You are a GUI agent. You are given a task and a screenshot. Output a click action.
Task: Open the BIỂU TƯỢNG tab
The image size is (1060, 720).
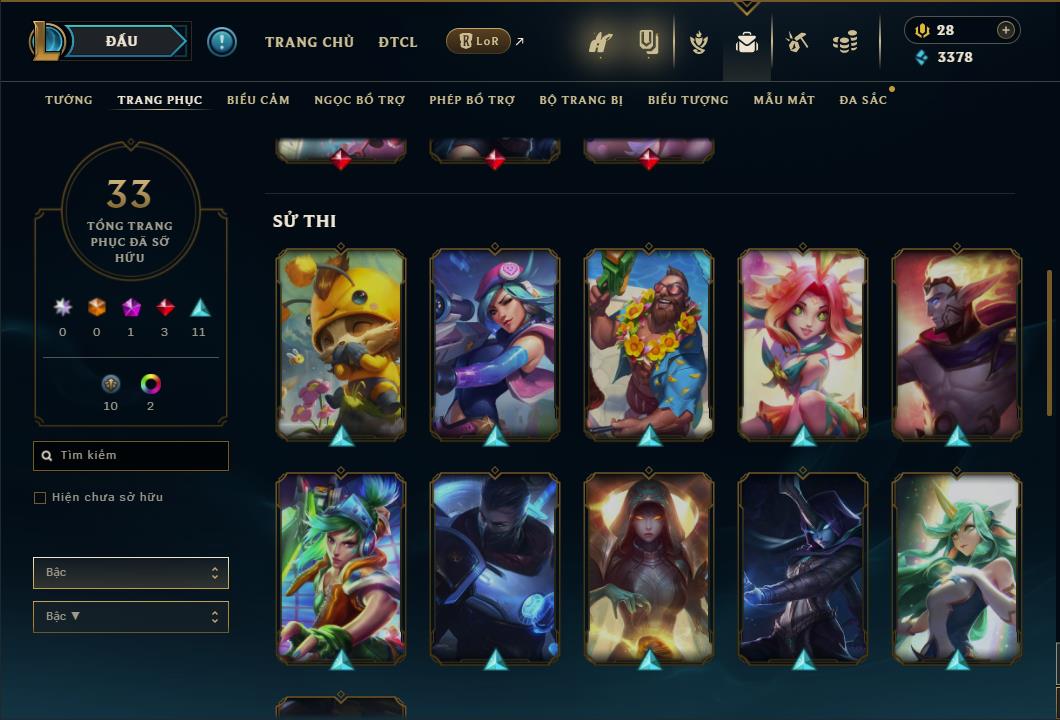point(688,100)
